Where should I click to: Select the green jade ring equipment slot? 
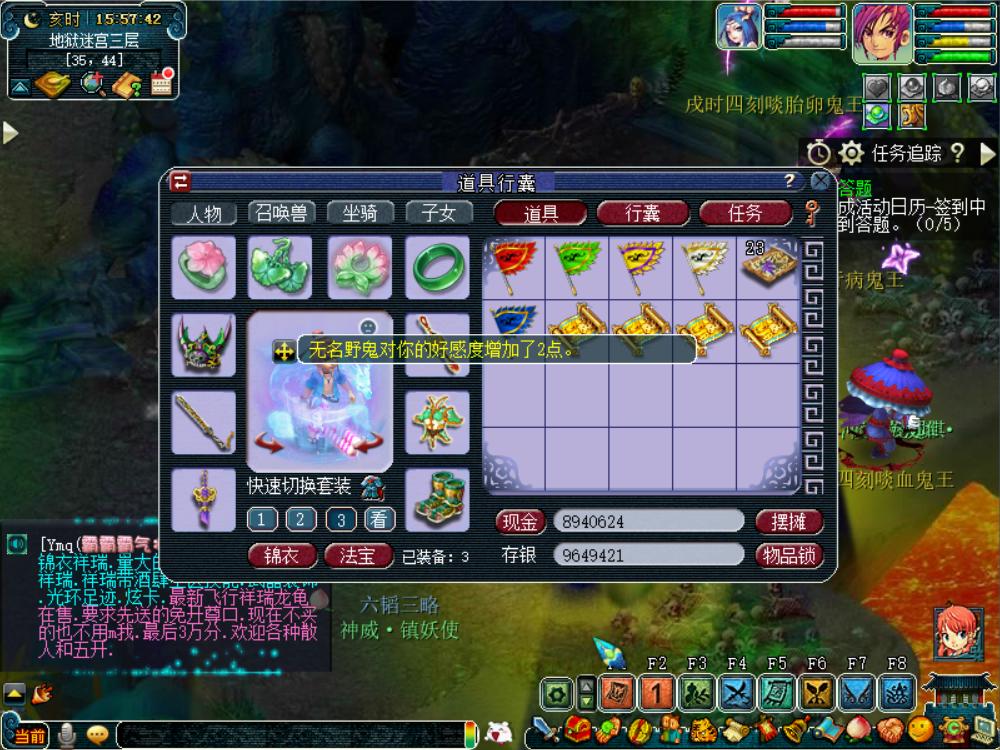pyautogui.click(x=437, y=267)
